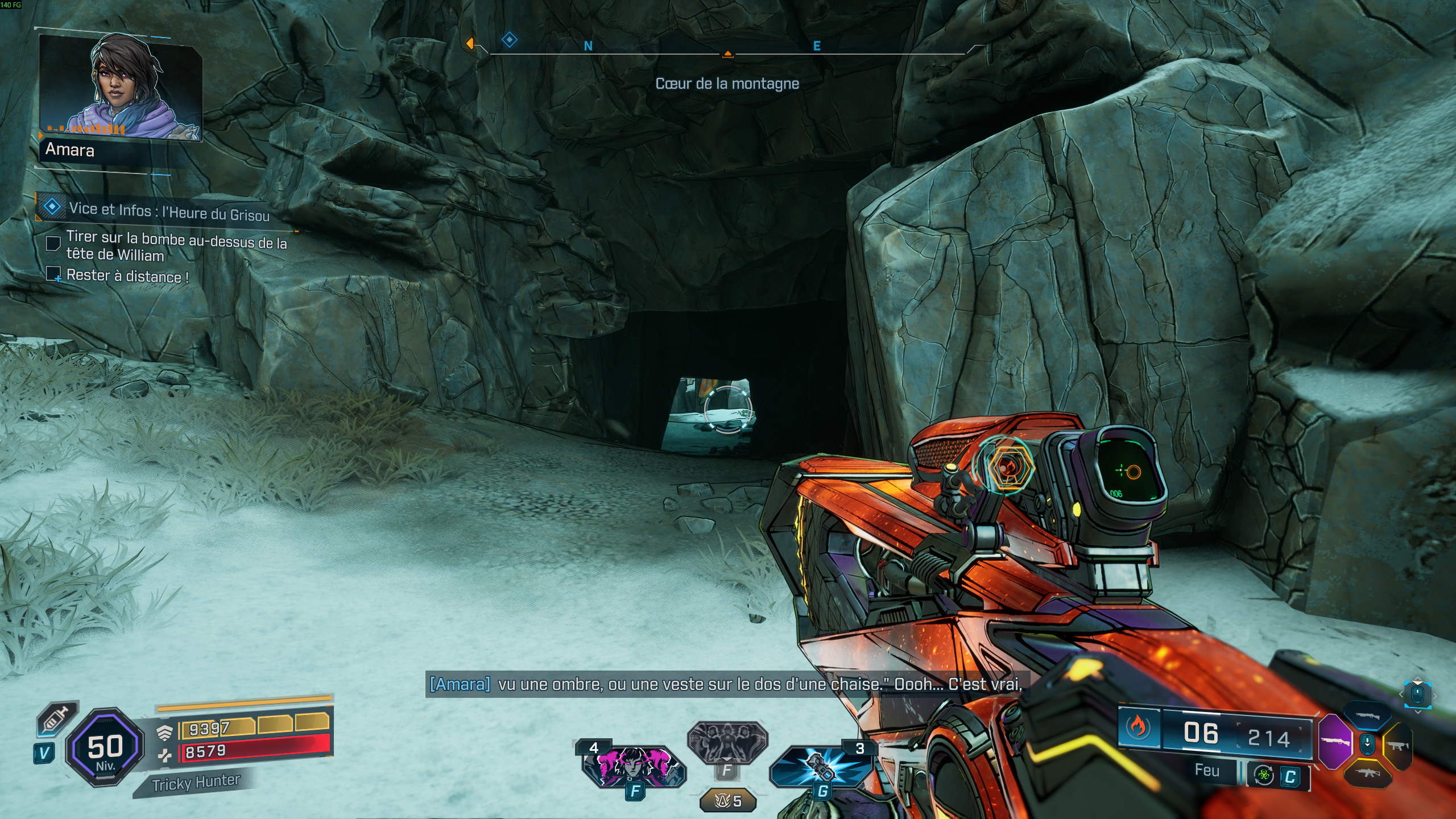The image size is (1456, 819).
Task: Open the Vice et Infos quest tracker
Action: coord(168,211)
